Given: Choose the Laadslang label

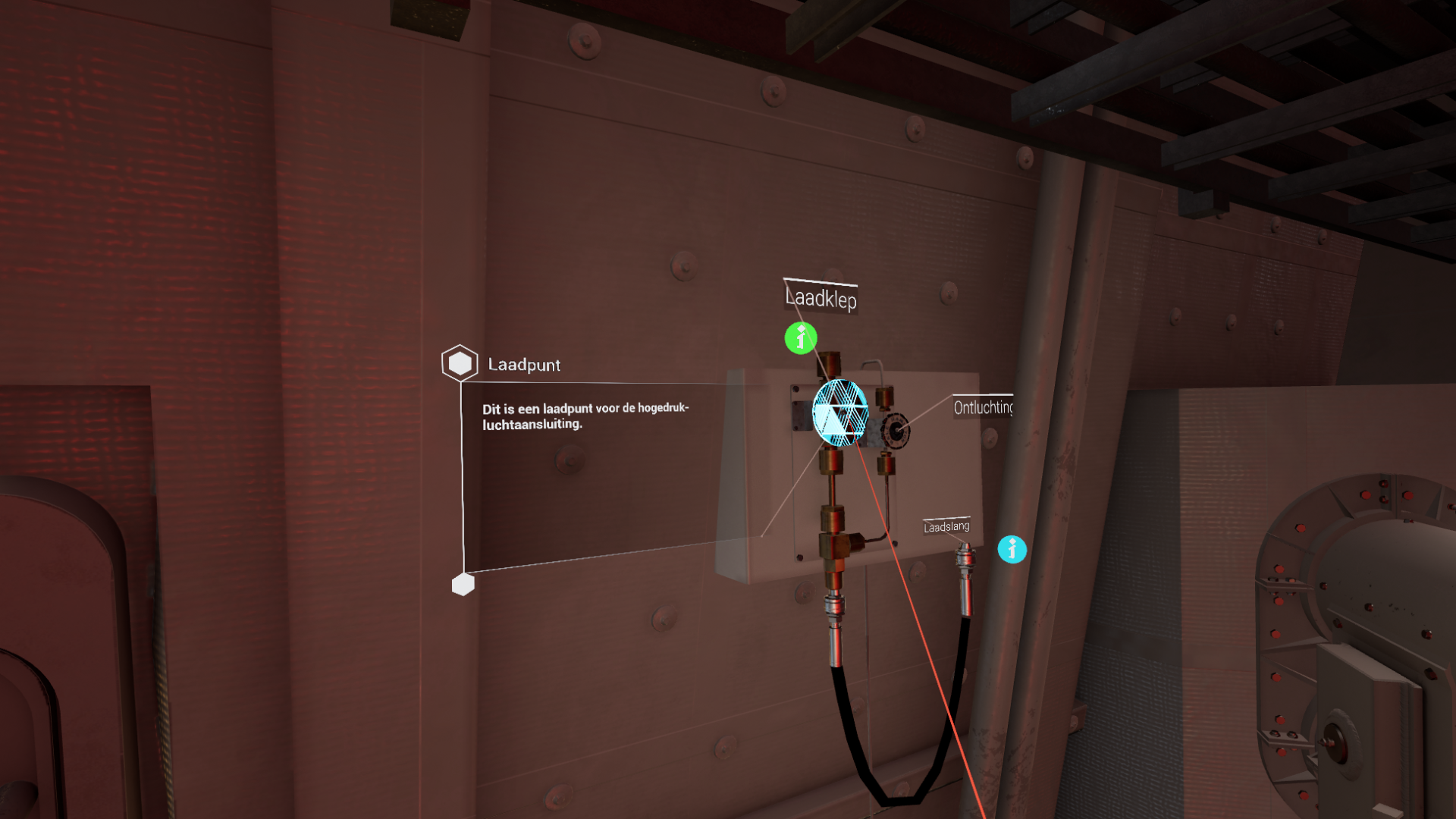Looking at the screenshot, I should tap(946, 527).
